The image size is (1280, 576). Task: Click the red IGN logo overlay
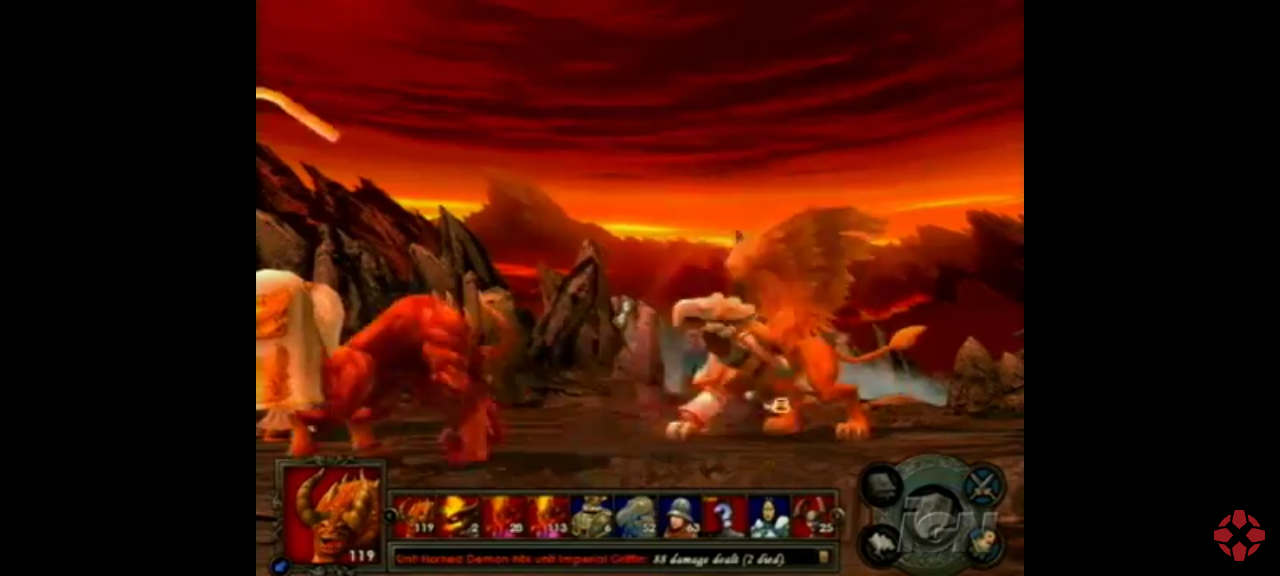coord(1239,536)
